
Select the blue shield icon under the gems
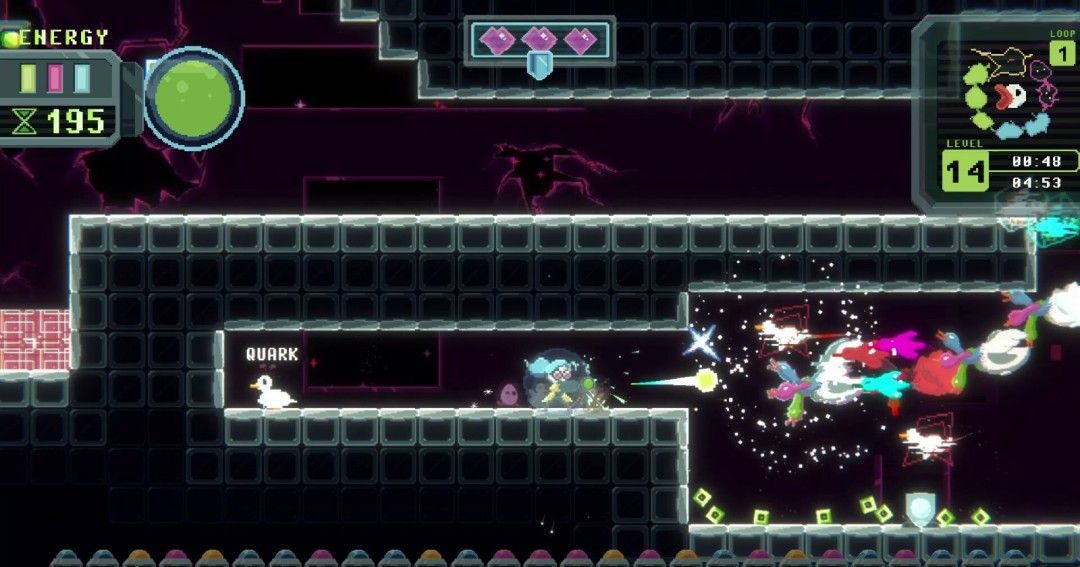coord(539,66)
